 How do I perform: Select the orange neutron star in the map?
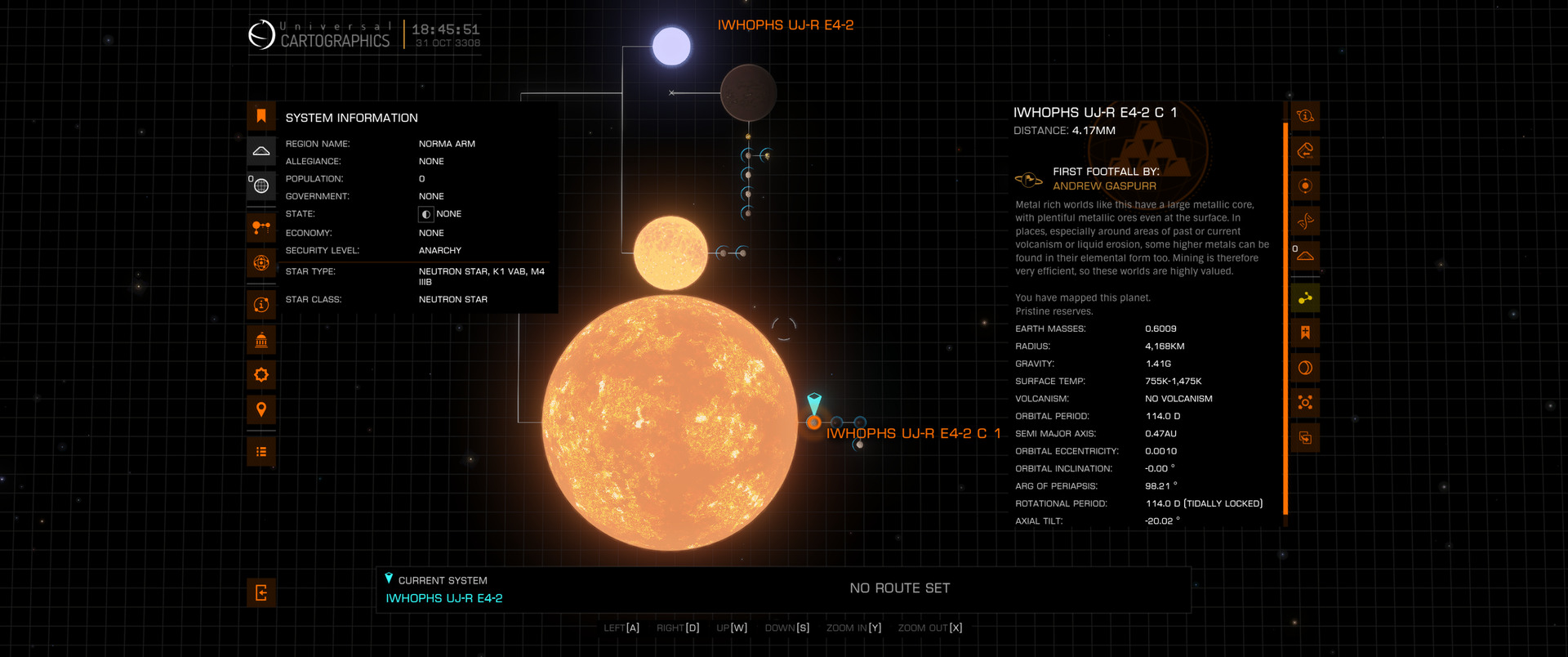coord(670,422)
